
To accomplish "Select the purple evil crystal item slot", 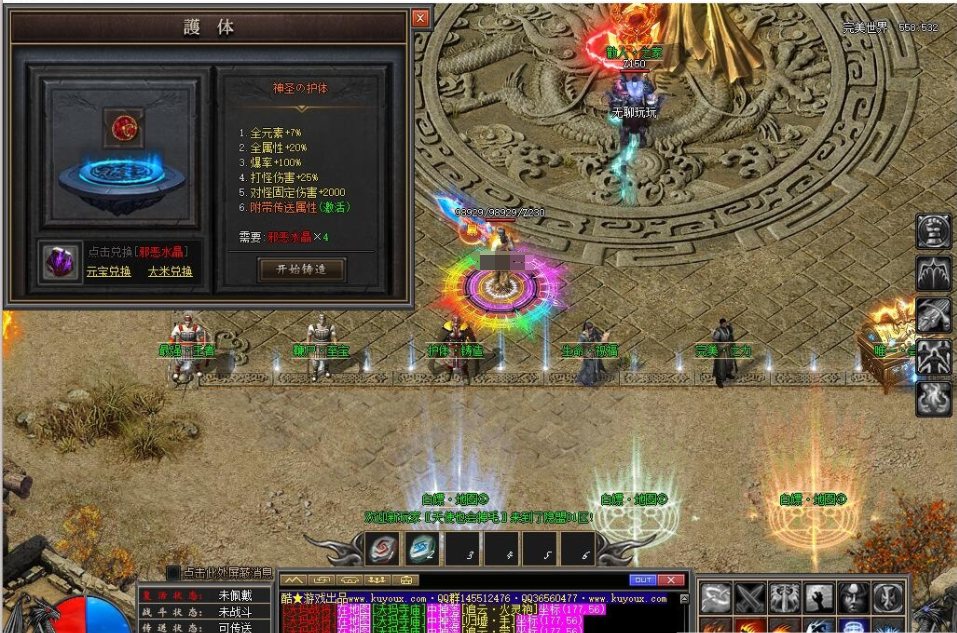I will click(x=62, y=261).
